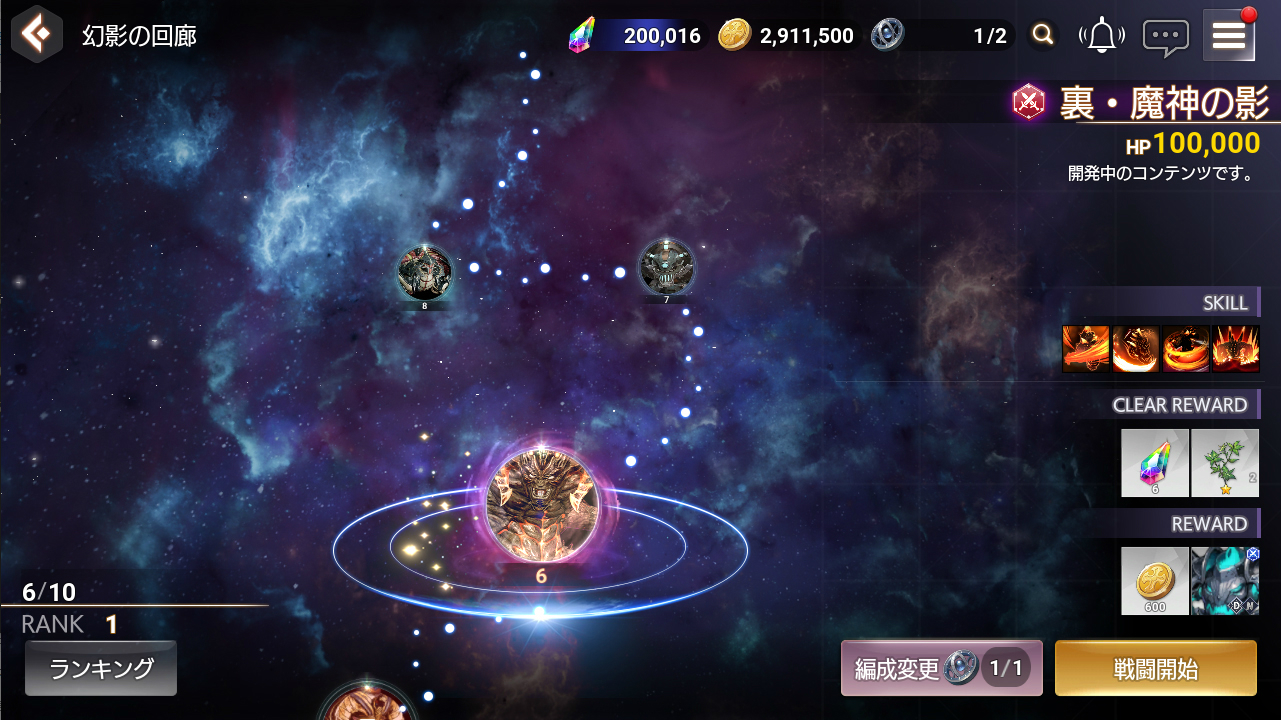1281x720 pixels.
Task: Select the highlighted stage 6 boss node
Action: (x=541, y=505)
